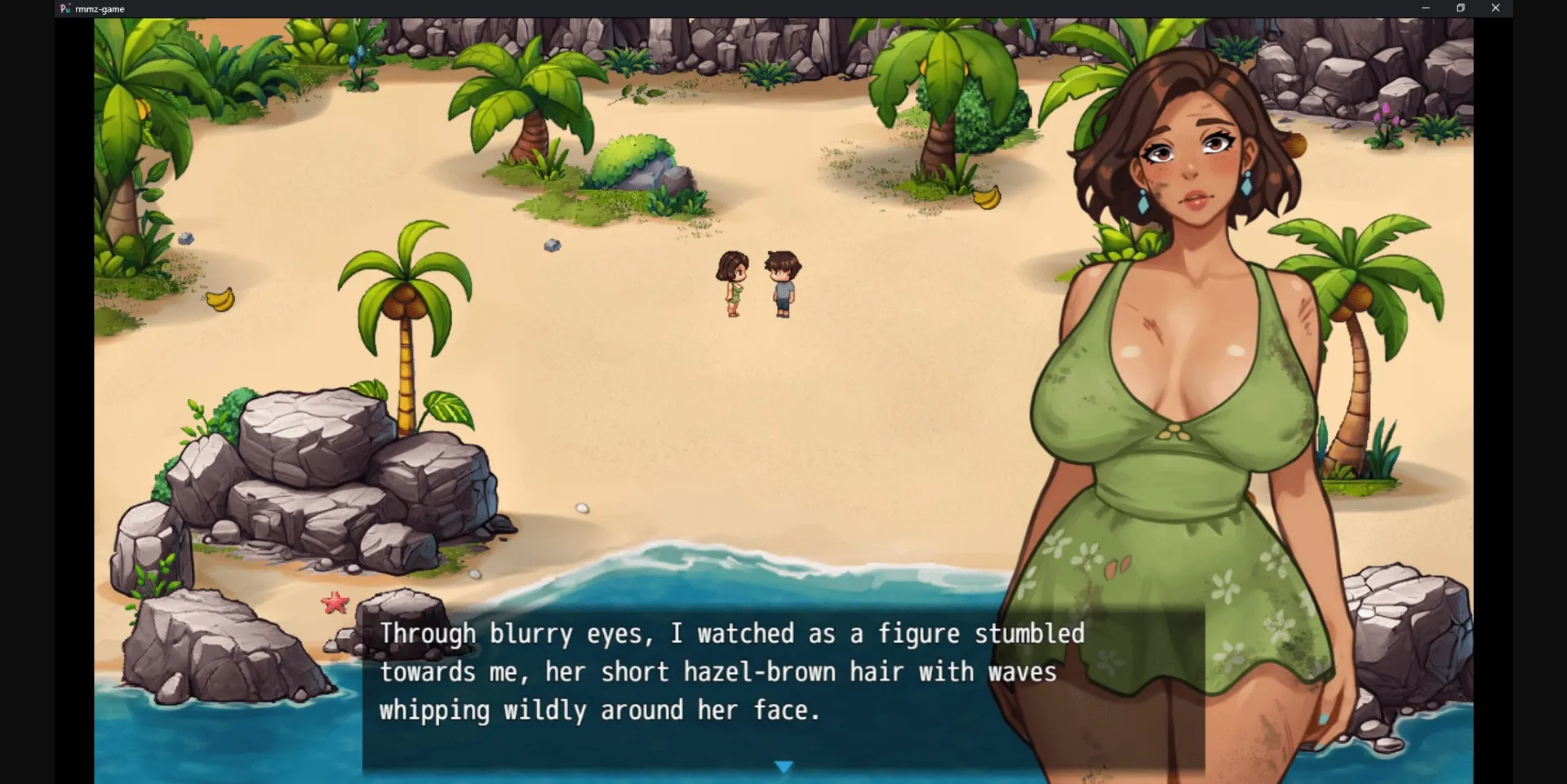The height and width of the screenshot is (784, 1567).
Task: Click the rmmz-game application icon in title bar
Action: [64, 8]
